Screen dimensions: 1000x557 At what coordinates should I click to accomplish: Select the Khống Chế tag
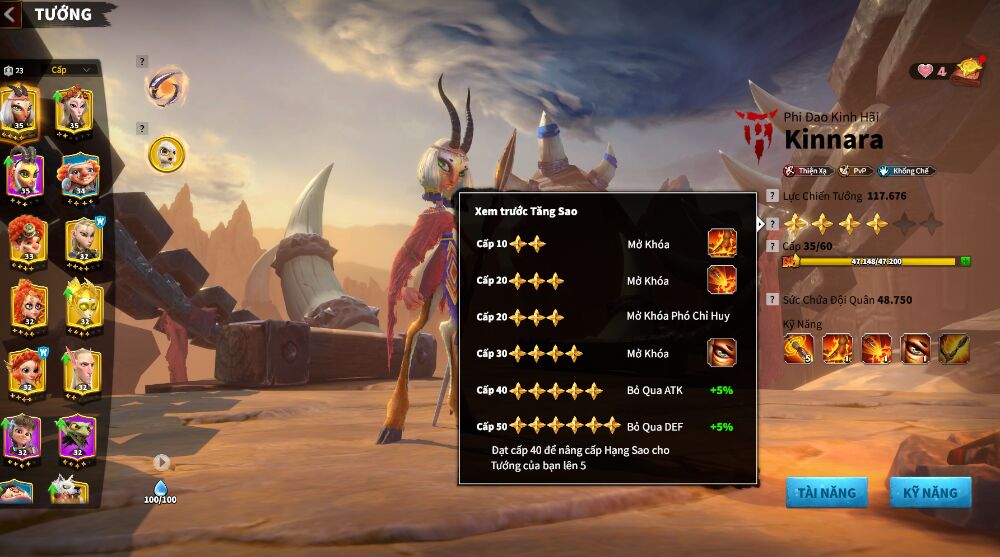905,171
